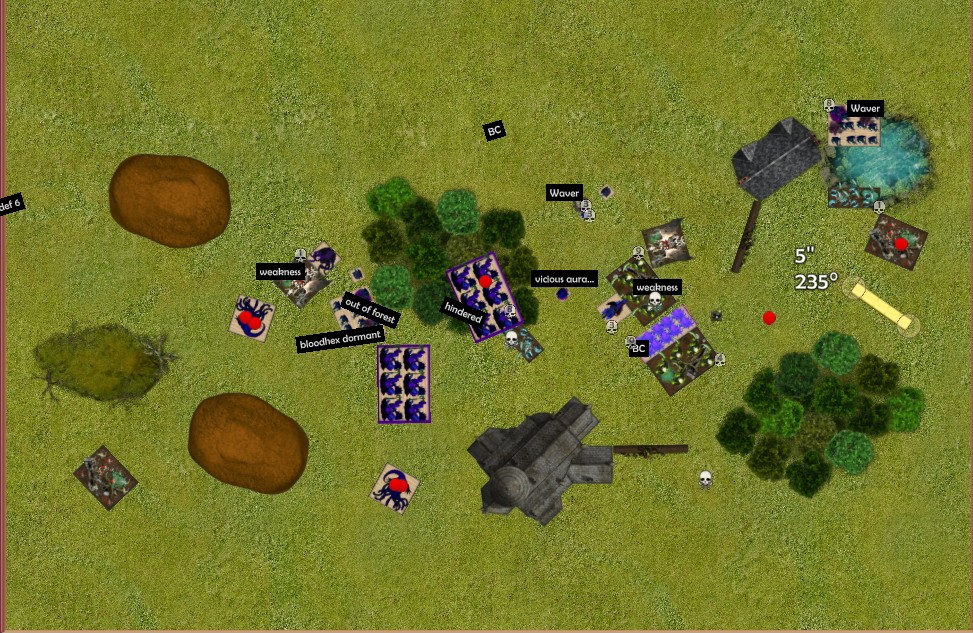Select the "hindered" status label
The image size is (973, 633).
click(x=463, y=313)
